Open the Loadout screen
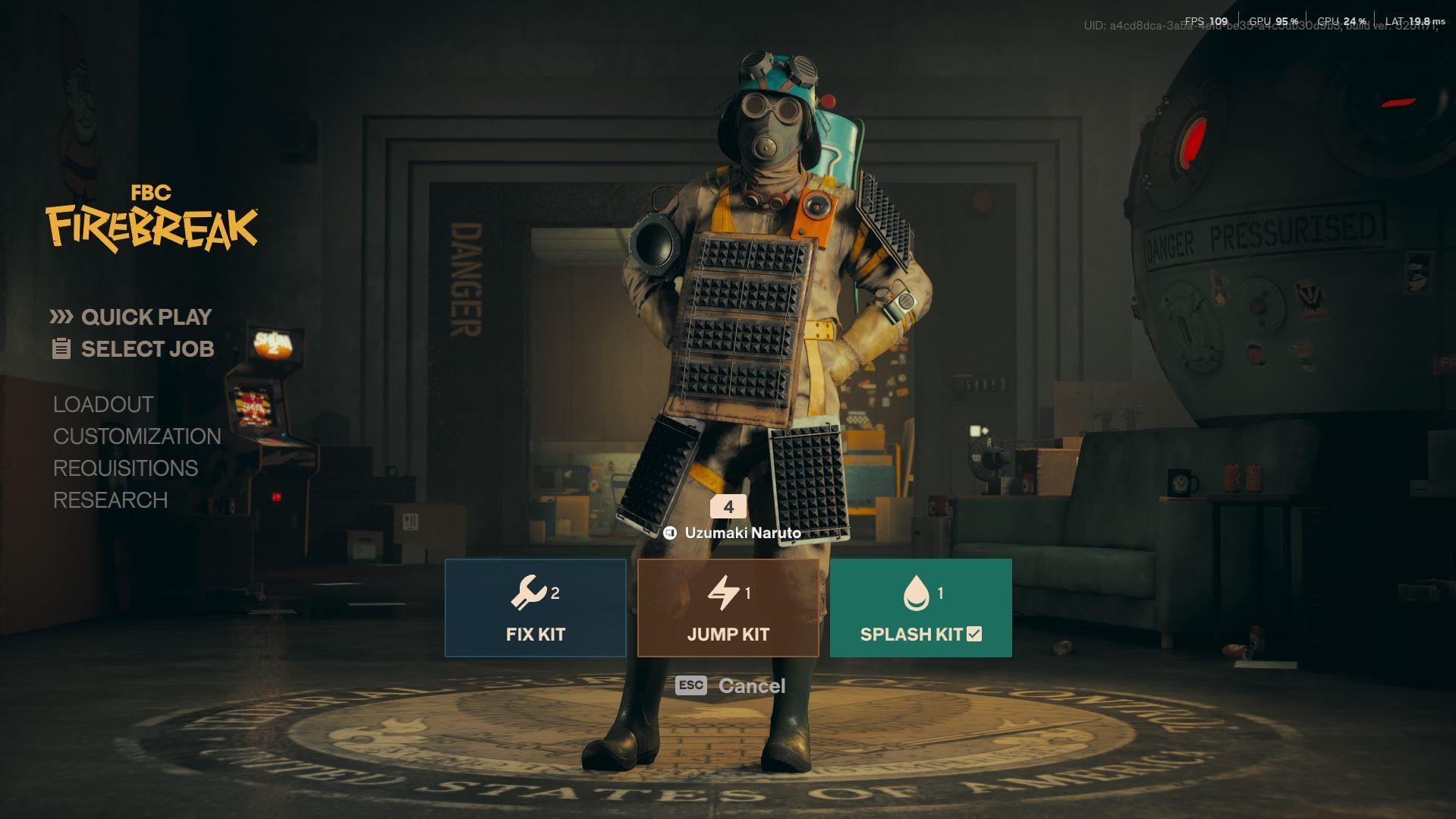 103,405
